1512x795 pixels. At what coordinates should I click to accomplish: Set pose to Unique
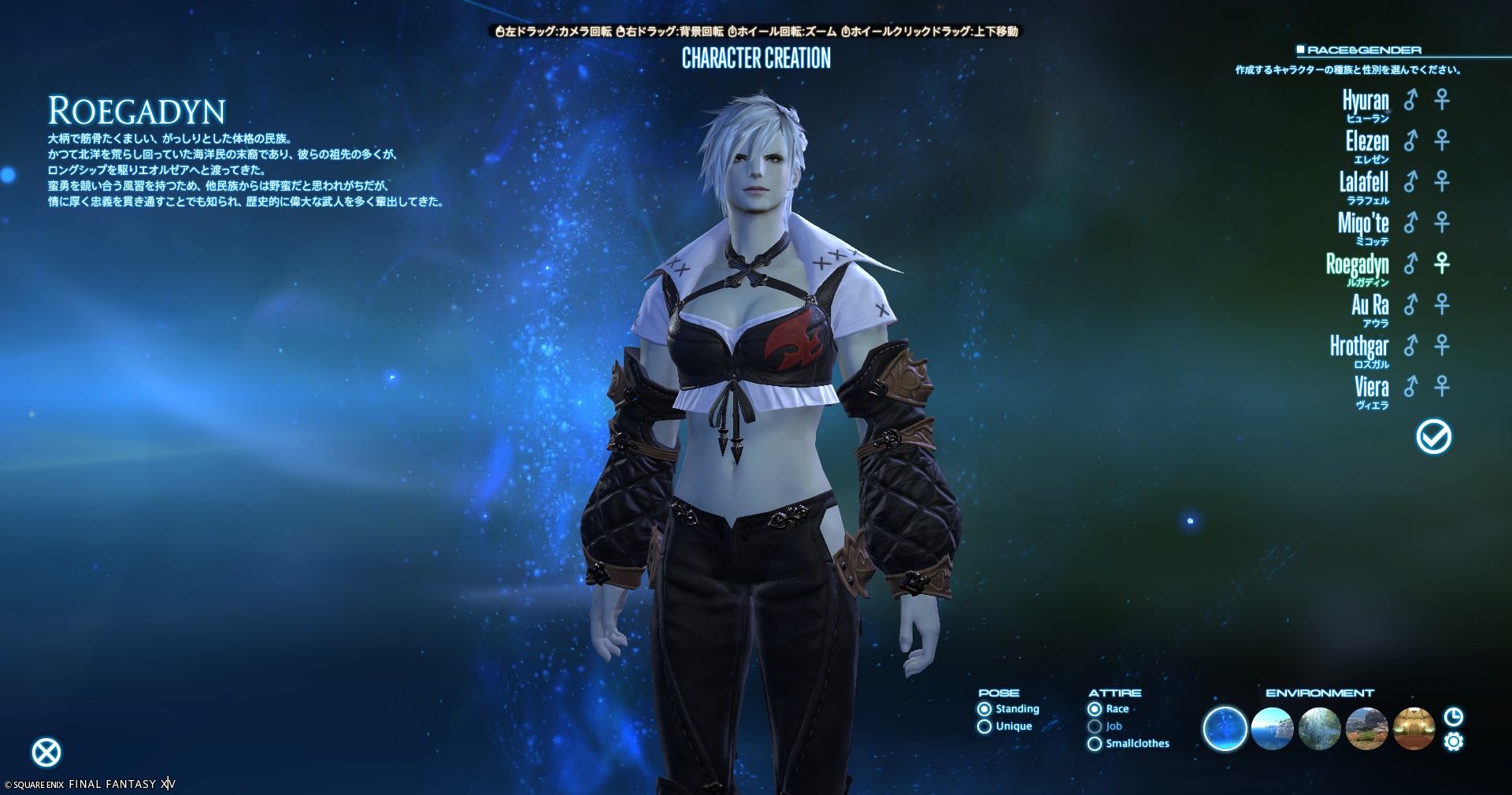coord(984,726)
